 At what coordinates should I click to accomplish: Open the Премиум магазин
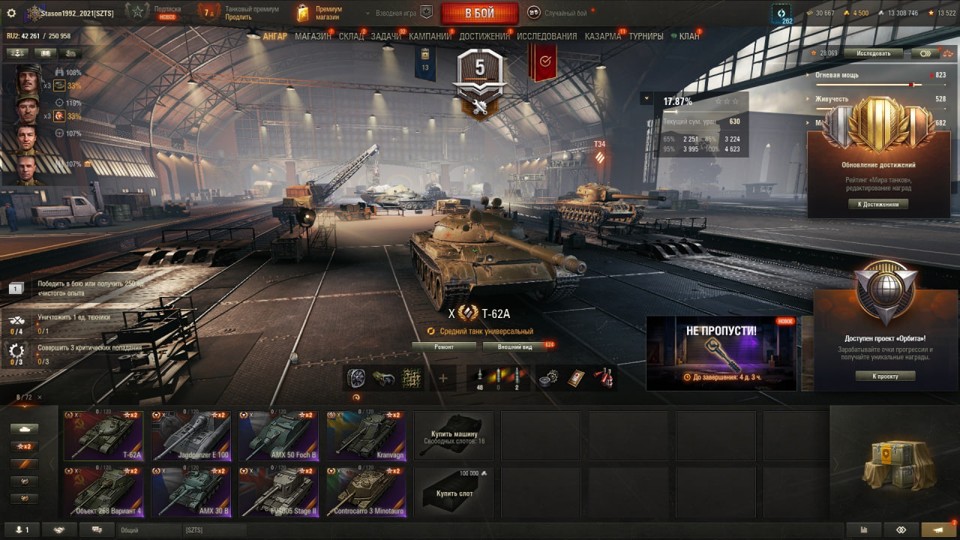pyautogui.click(x=320, y=13)
